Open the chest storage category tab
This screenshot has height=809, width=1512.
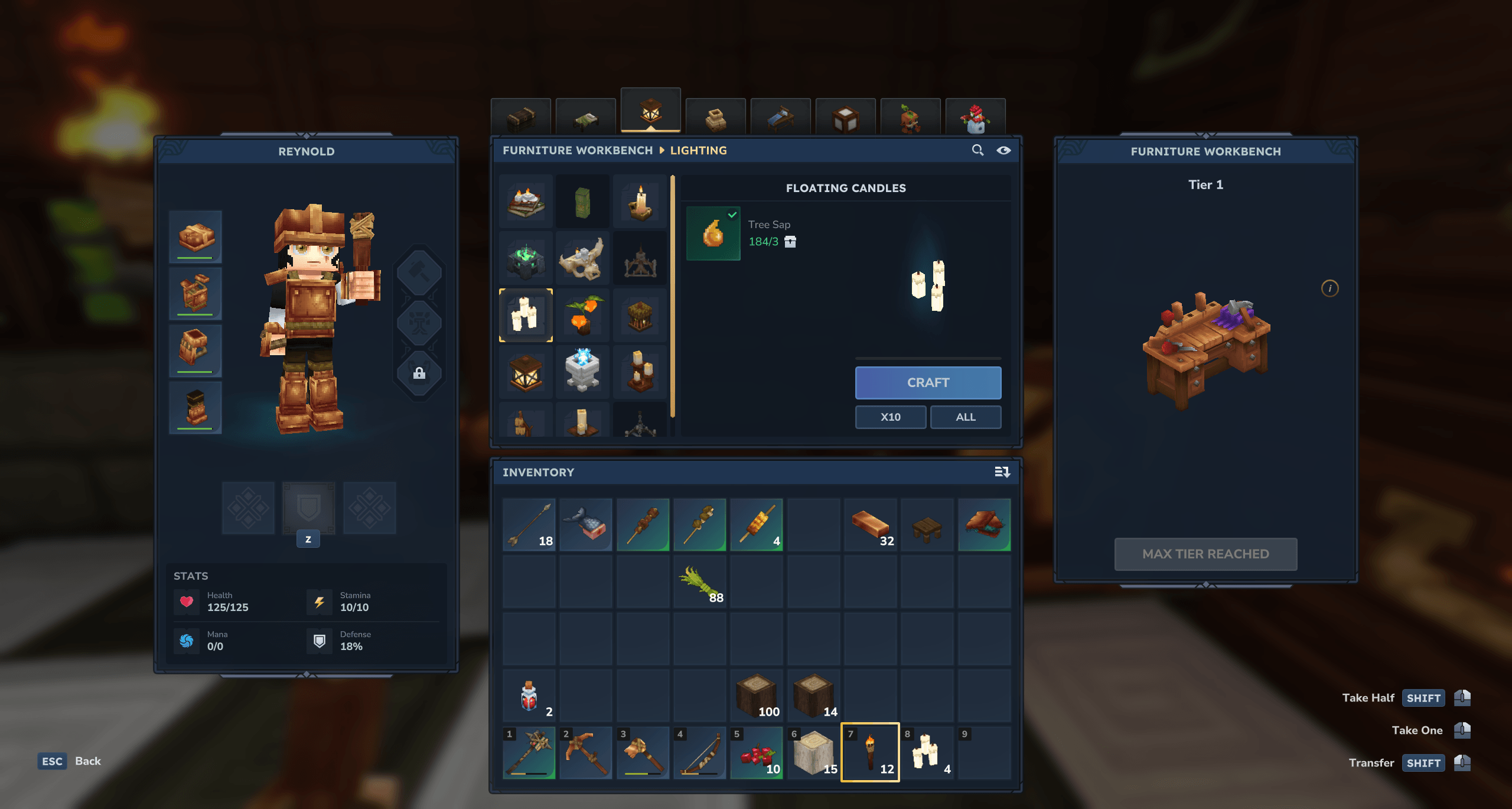(x=520, y=116)
